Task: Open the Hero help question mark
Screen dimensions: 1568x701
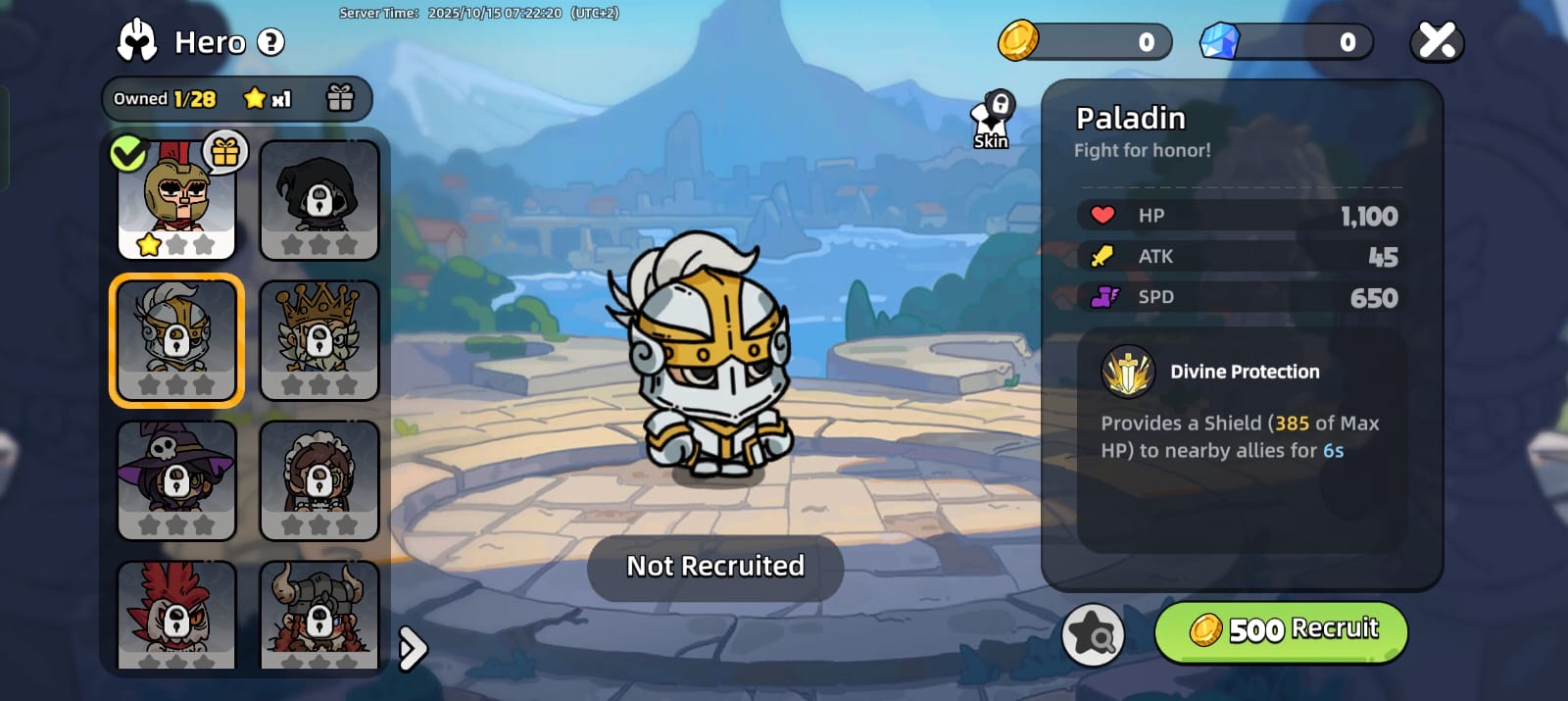Action: pos(270,42)
